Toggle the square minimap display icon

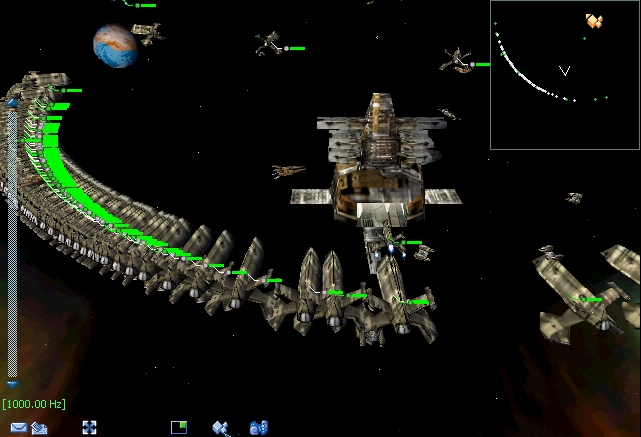(179, 427)
